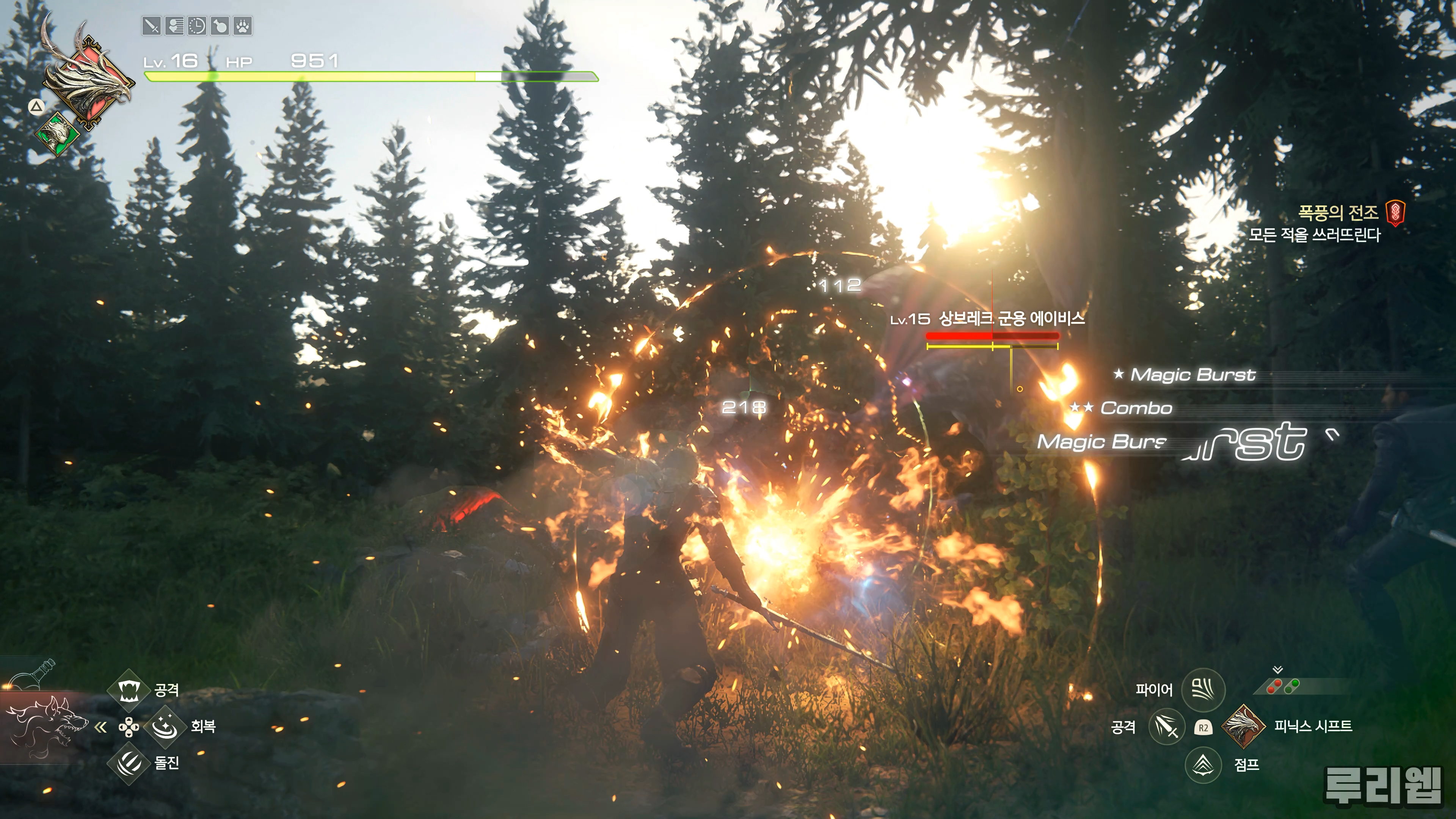
Task: Activate the 피닉스 시프트 Phoenix icon
Action: [x=1243, y=726]
